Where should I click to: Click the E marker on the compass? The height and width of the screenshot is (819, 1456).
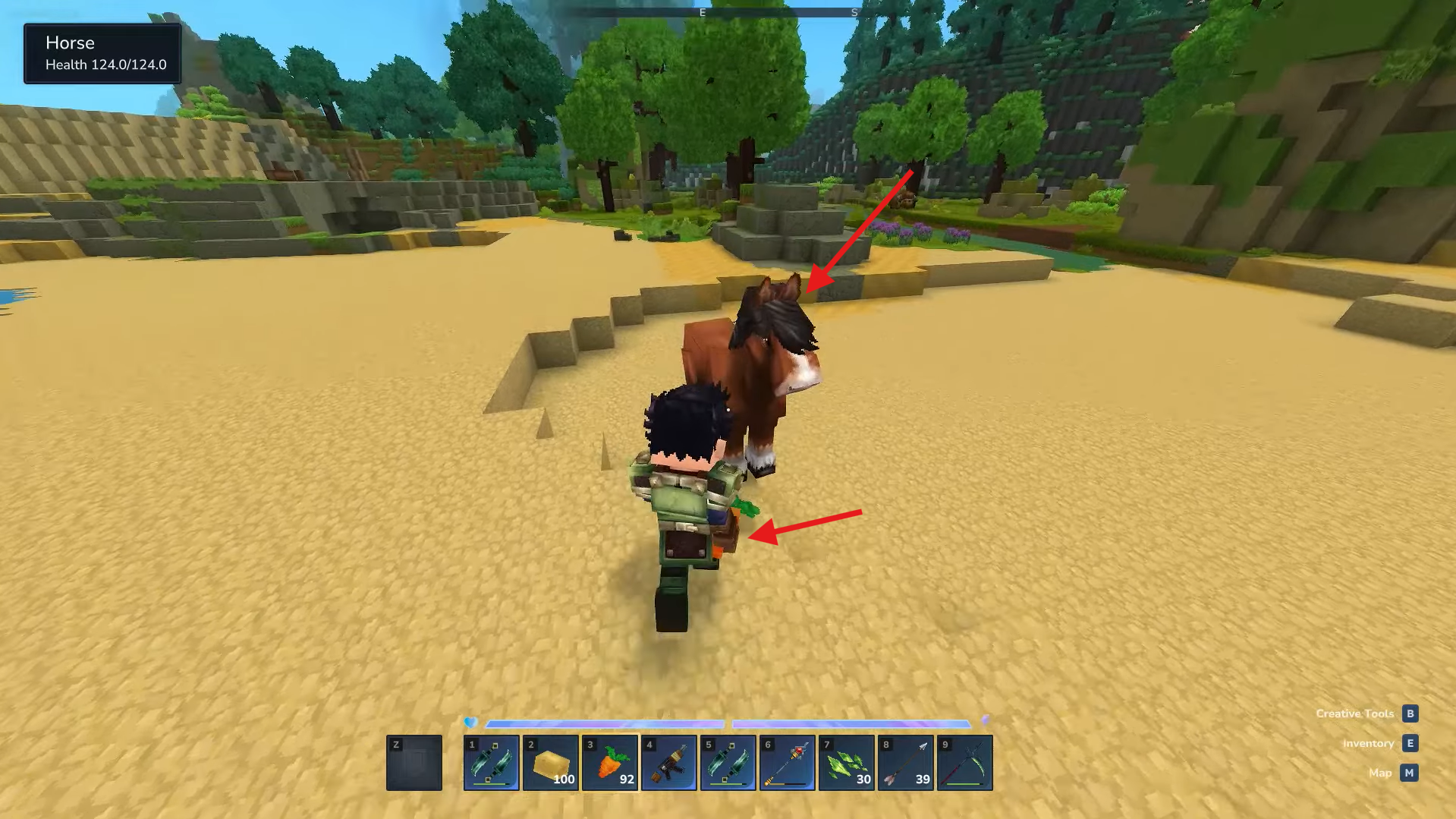pos(702,12)
